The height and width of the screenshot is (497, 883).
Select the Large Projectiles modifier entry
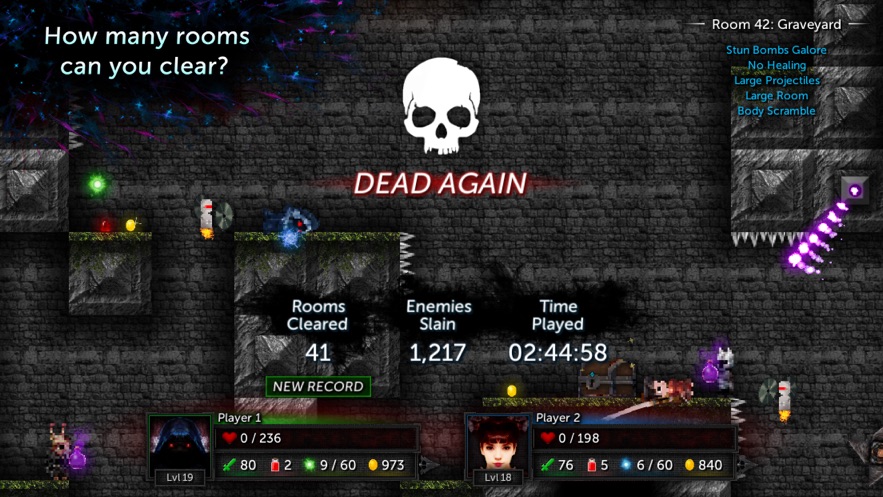pos(776,80)
